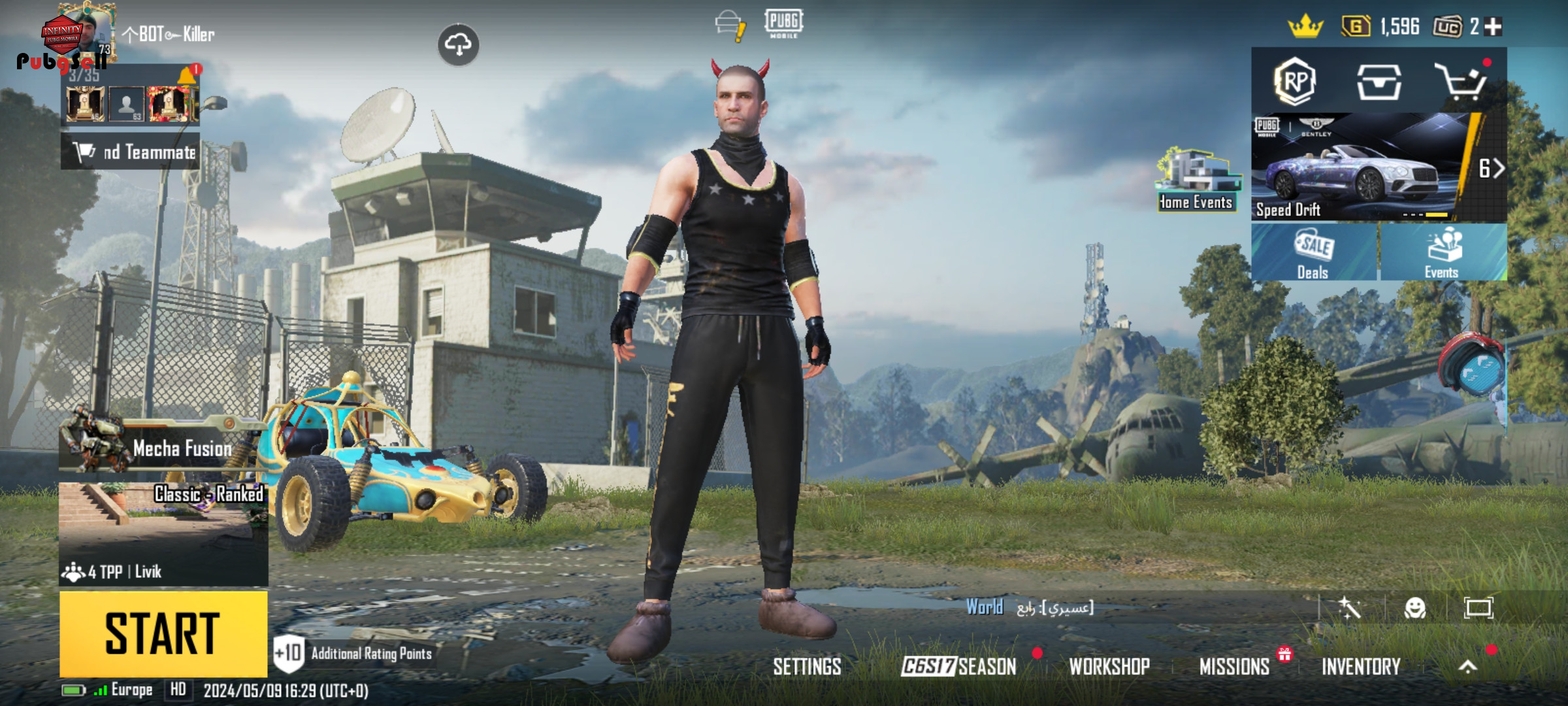1568x706 pixels.
Task: Open the Inventory
Action: [x=1361, y=667]
